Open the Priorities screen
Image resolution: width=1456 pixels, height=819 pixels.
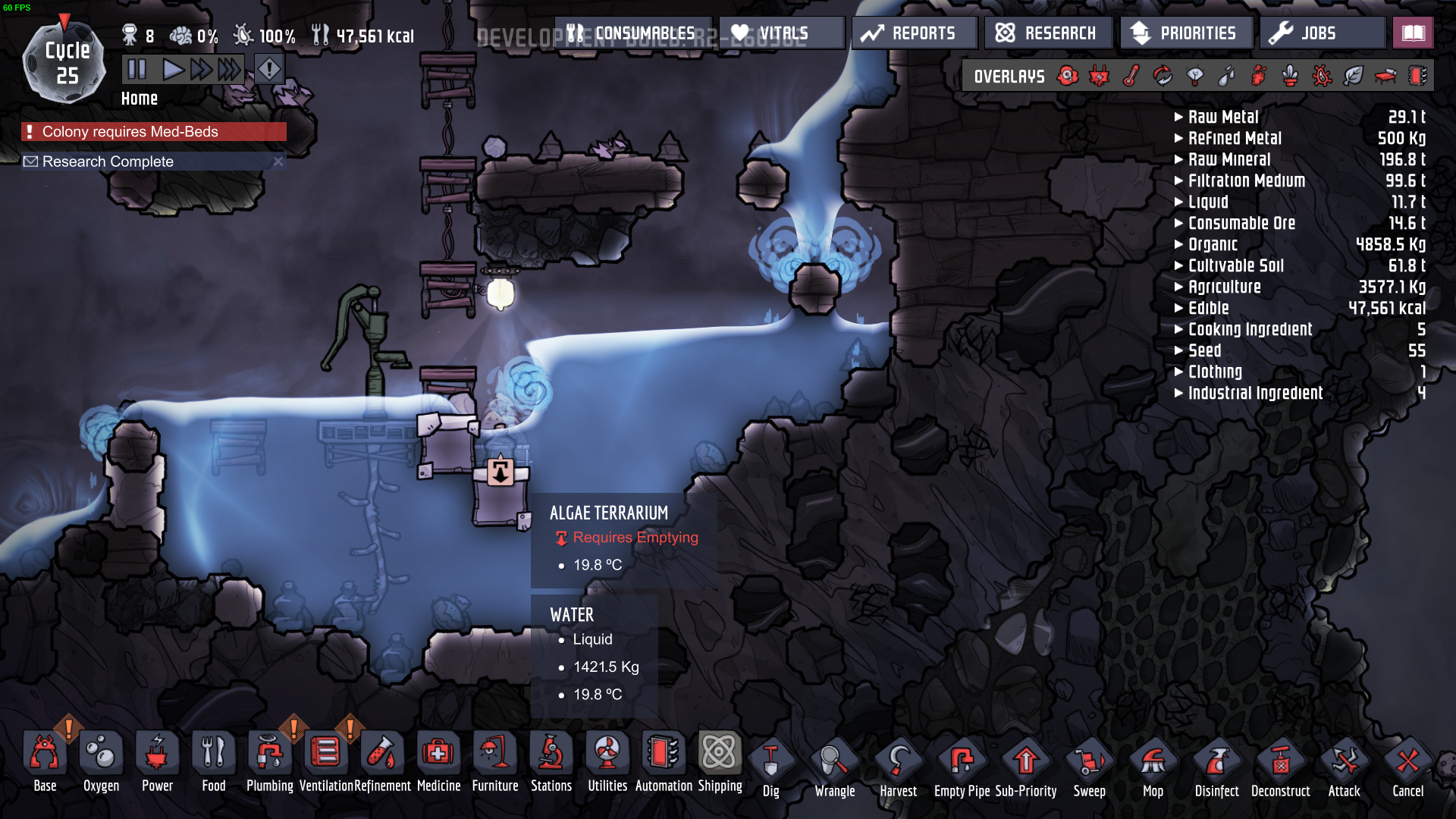click(1185, 33)
